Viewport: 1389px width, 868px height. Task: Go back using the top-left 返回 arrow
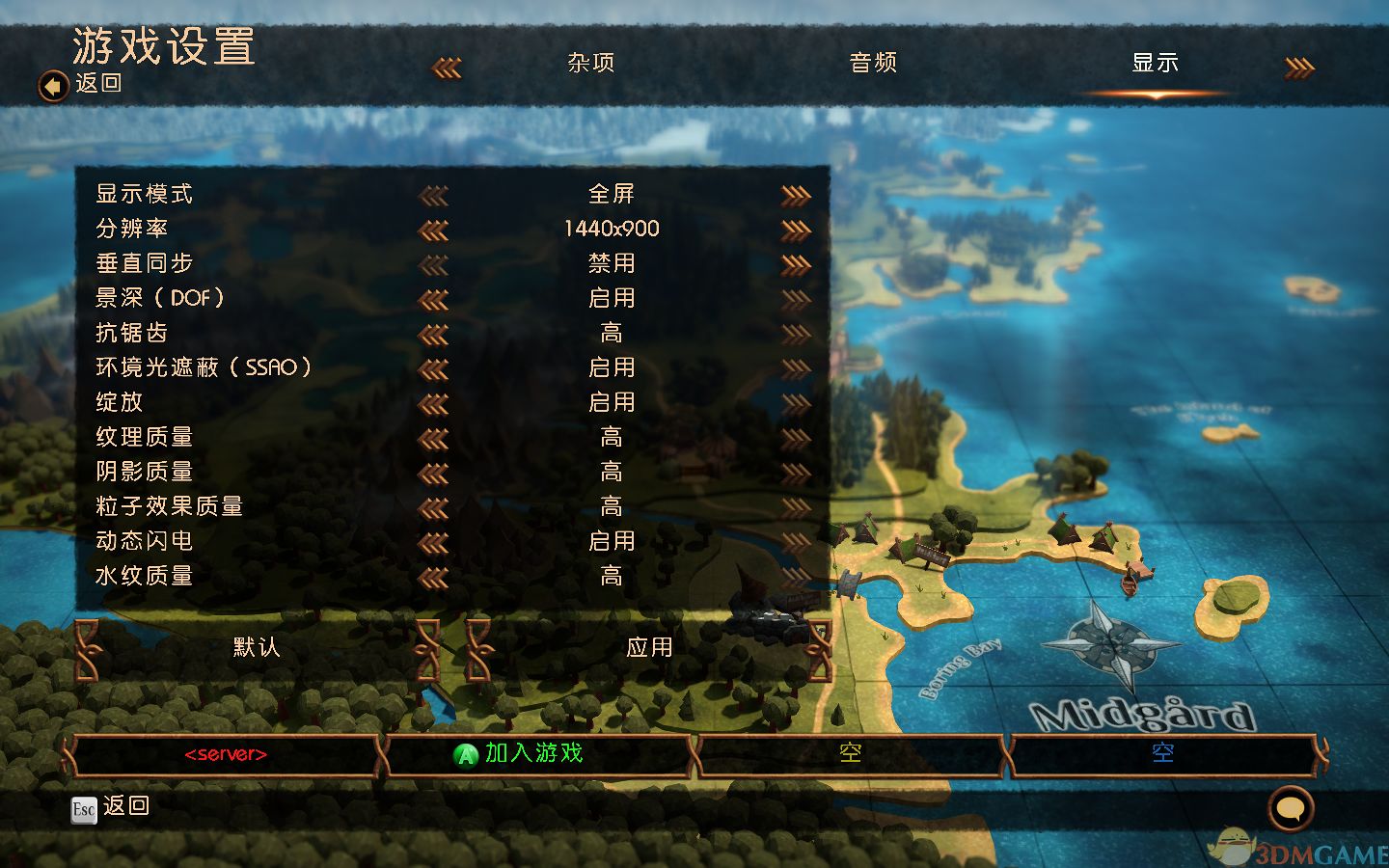pyautogui.click(x=53, y=86)
